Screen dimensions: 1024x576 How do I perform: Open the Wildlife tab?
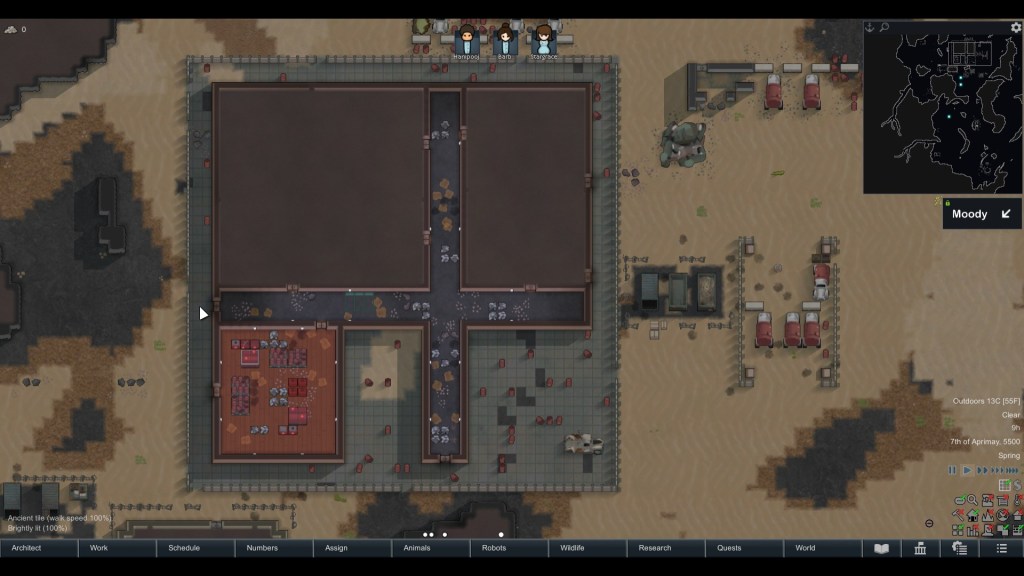click(x=587, y=548)
